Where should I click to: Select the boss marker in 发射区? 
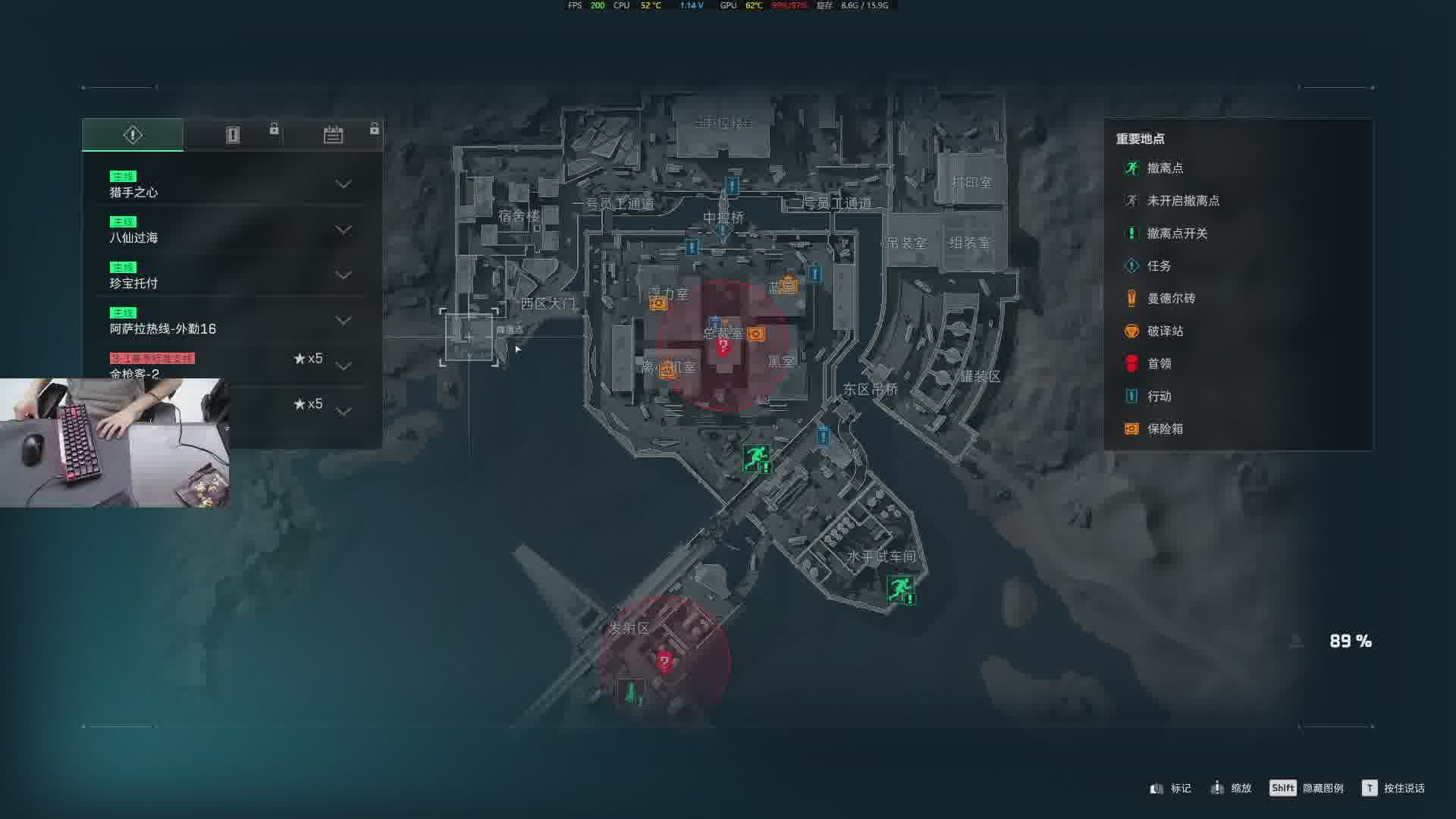[x=665, y=661]
